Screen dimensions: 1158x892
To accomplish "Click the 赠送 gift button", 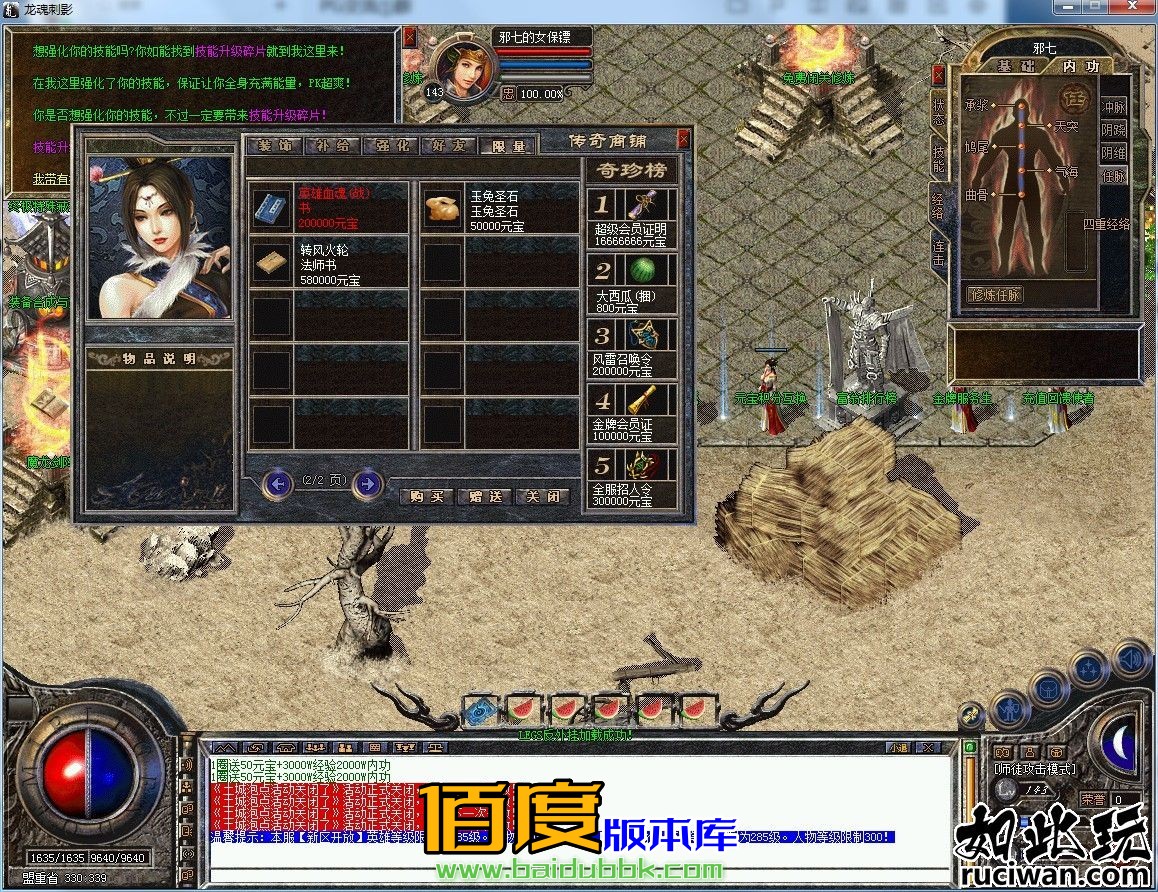I will 485,497.
